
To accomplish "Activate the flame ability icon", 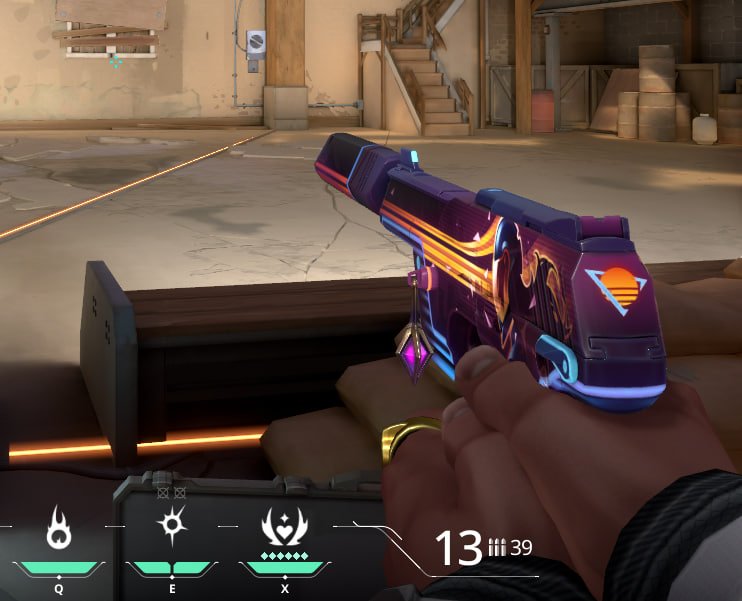I will 58,530.
